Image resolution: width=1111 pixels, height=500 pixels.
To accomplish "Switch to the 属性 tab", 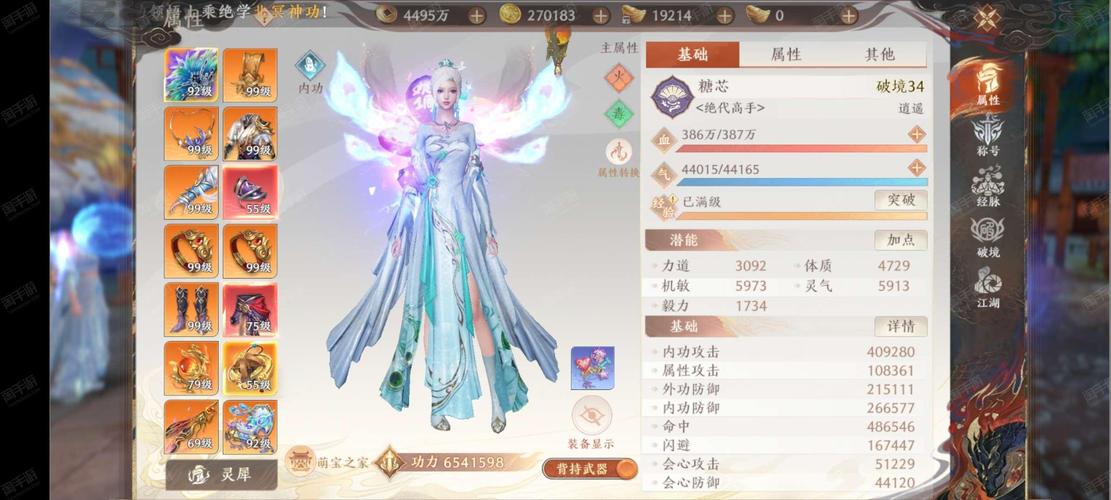I will (785, 54).
